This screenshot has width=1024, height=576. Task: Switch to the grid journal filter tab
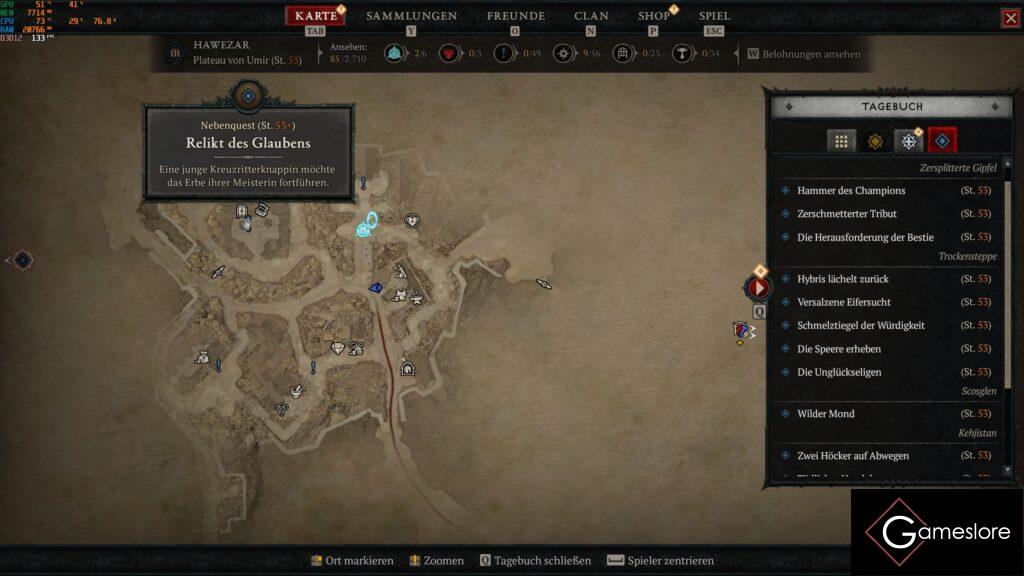841,141
